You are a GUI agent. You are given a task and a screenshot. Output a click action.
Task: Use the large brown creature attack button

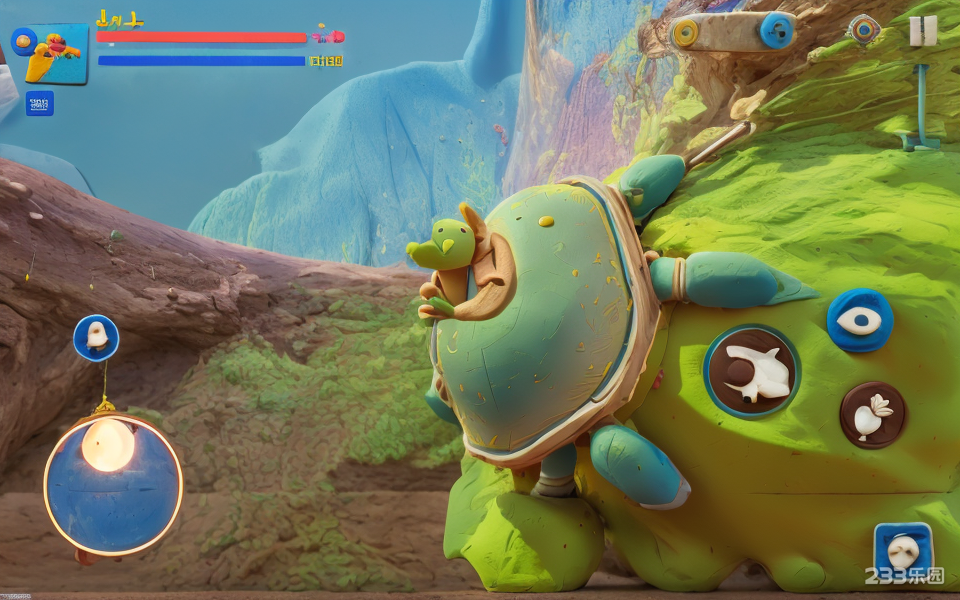tap(752, 371)
